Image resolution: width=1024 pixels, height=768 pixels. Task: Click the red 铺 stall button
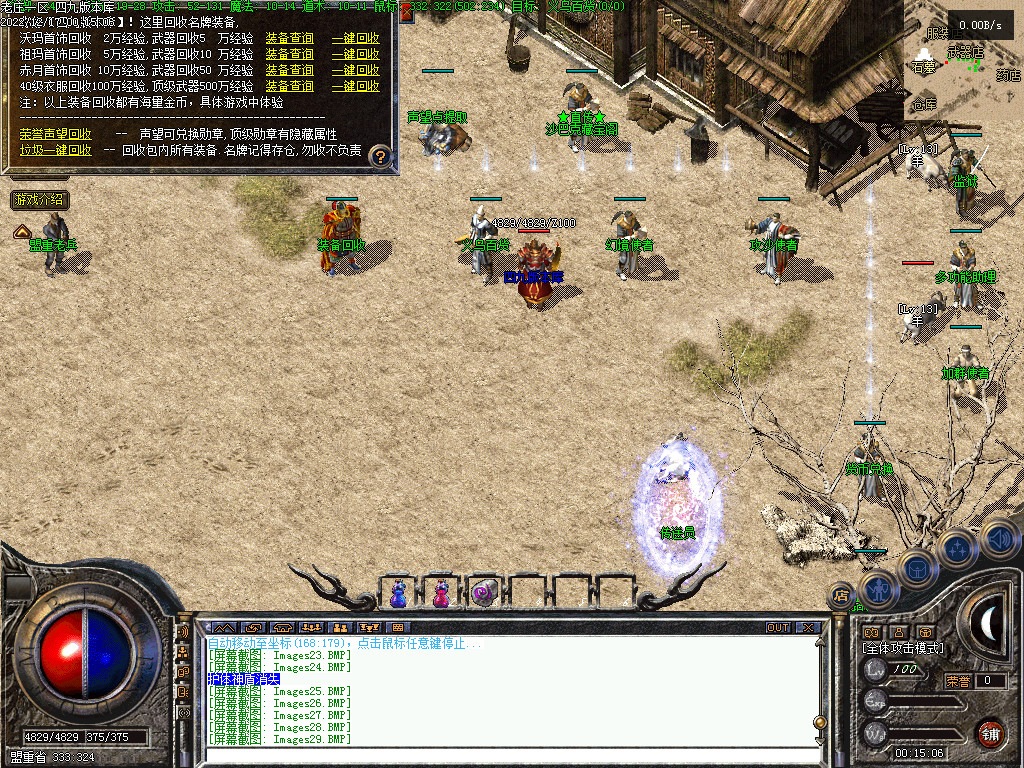point(990,731)
